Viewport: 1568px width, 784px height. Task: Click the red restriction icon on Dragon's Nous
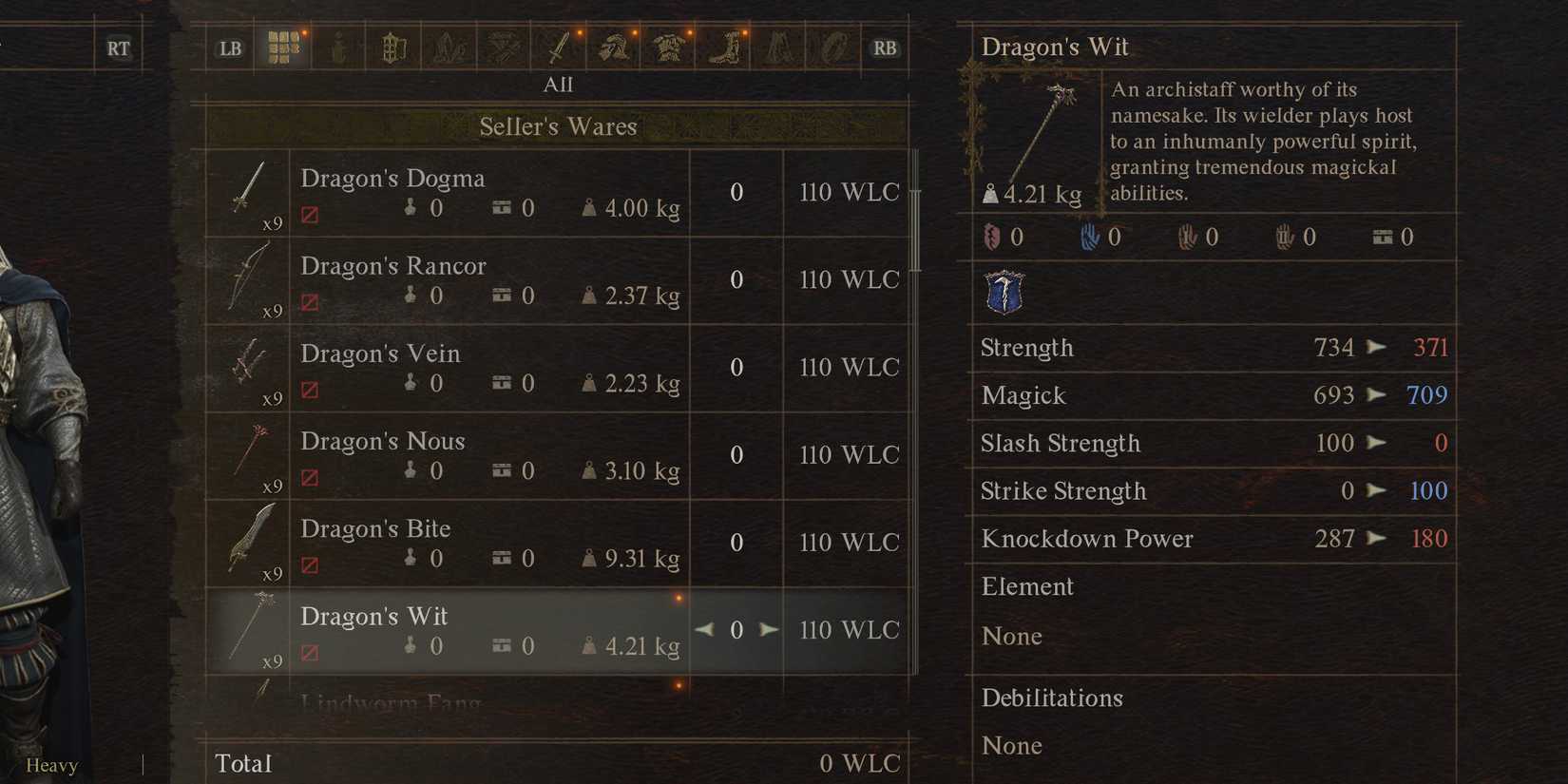click(308, 470)
